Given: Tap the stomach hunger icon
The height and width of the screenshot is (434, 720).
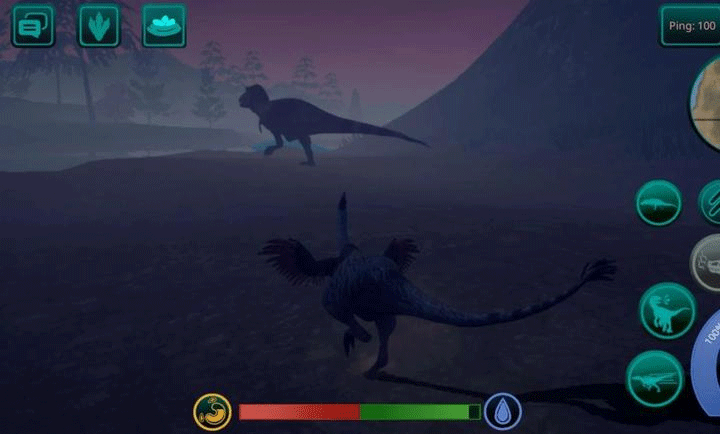Looking at the screenshot, I should [212, 410].
